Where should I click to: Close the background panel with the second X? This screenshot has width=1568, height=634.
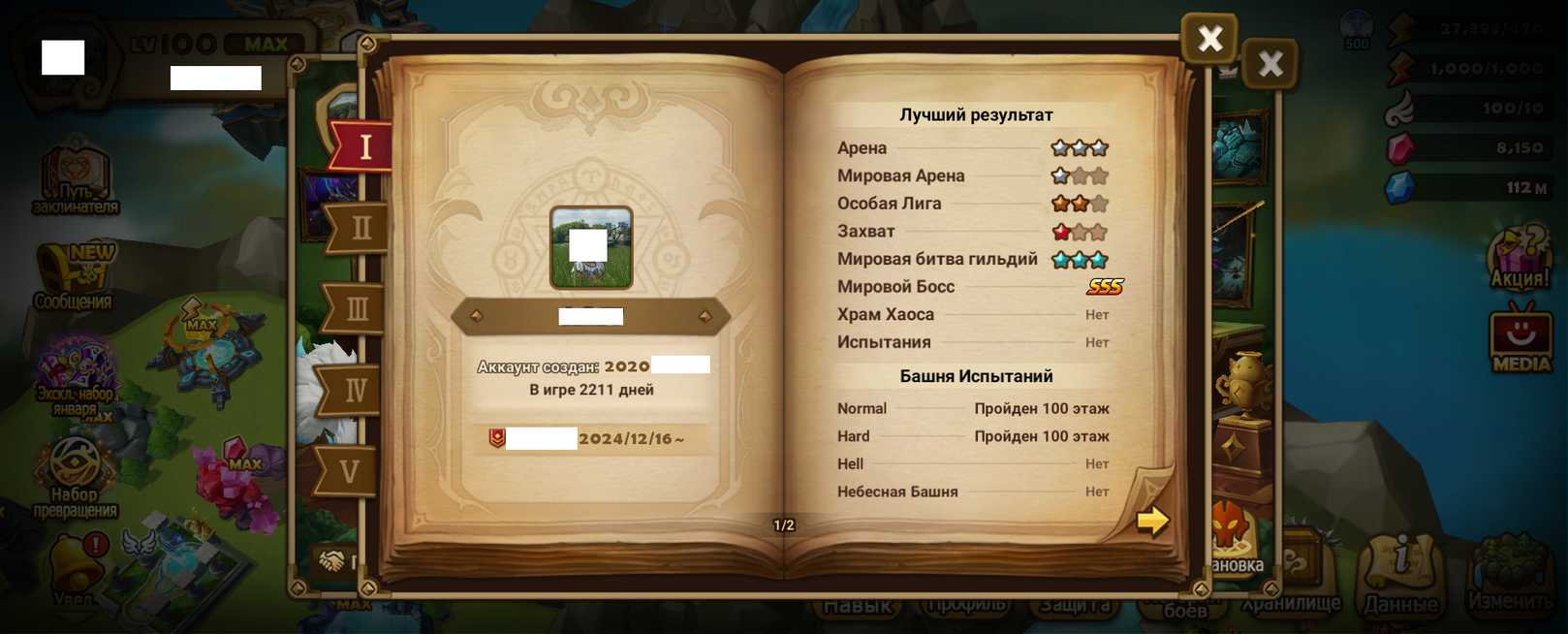coord(1270,65)
